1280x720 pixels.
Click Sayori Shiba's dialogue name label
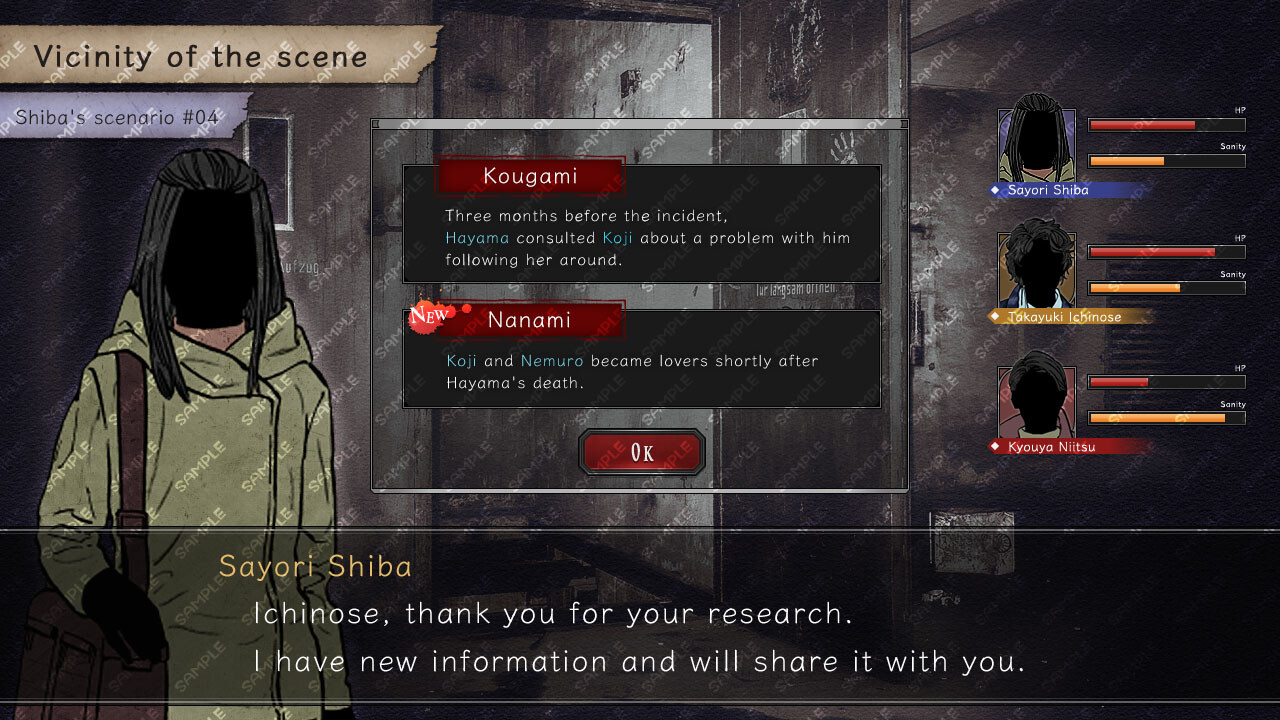[x=316, y=566]
